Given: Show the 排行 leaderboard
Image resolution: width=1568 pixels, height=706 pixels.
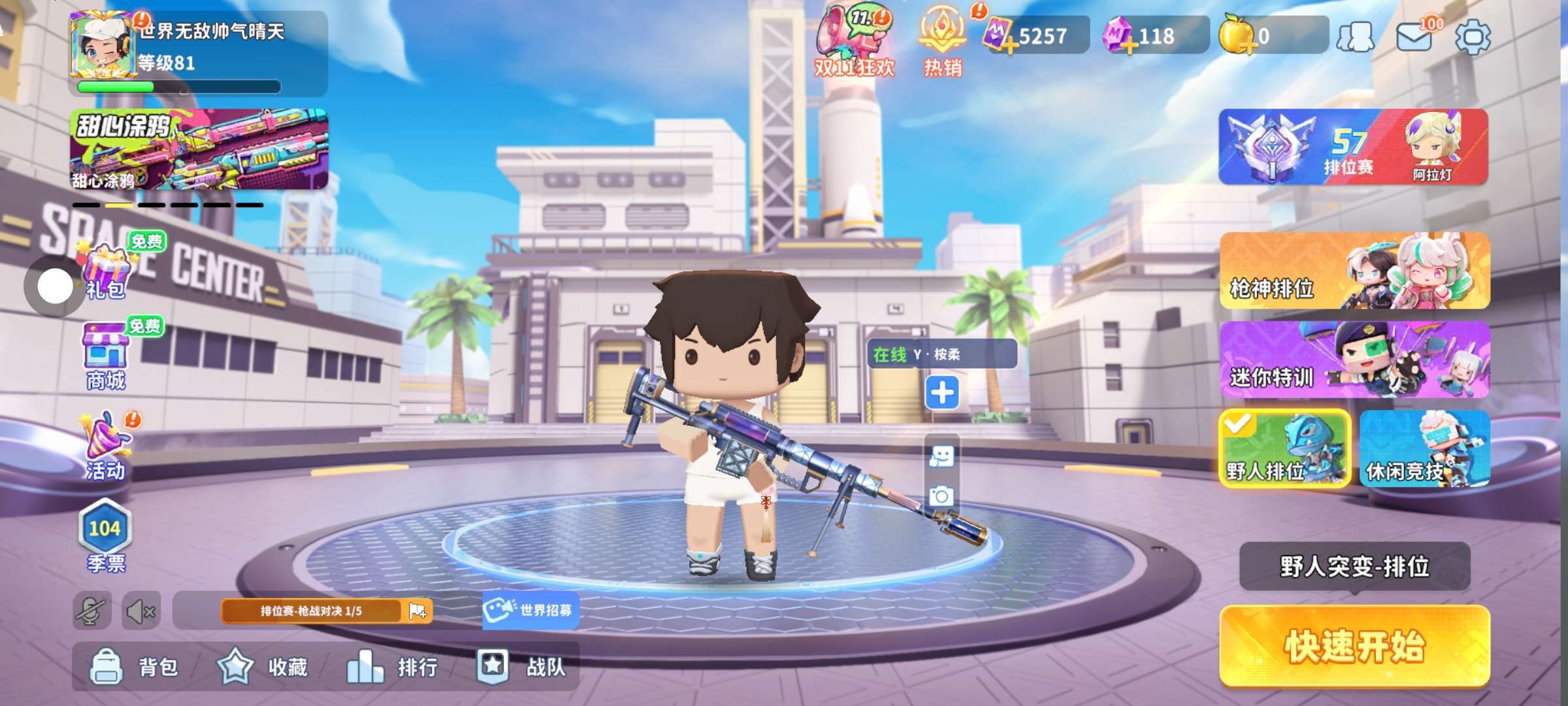Looking at the screenshot, I should pyautogui.click(x=392, y=667).
